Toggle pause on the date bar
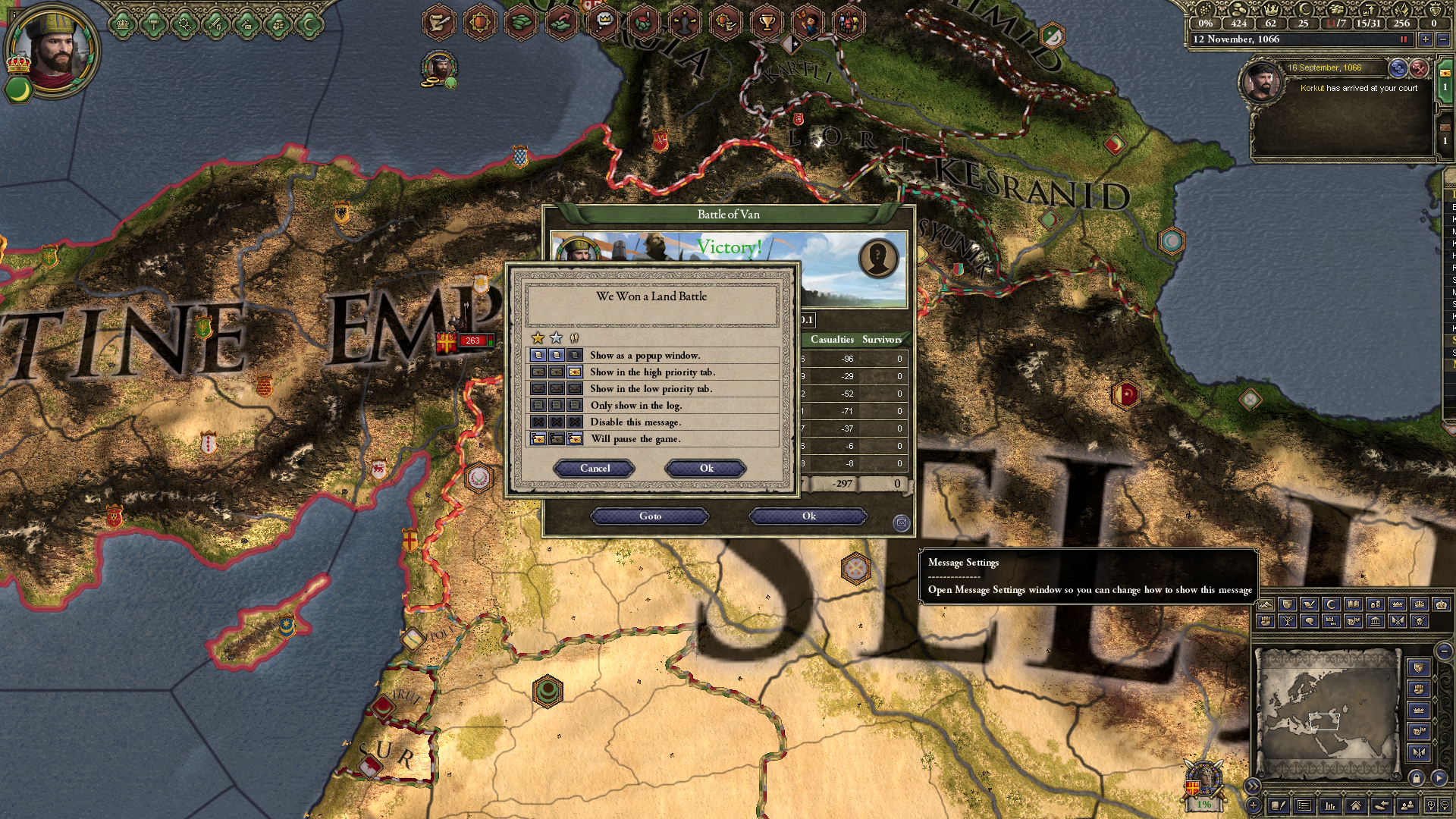1456x819 pixels. point(1403,39)
